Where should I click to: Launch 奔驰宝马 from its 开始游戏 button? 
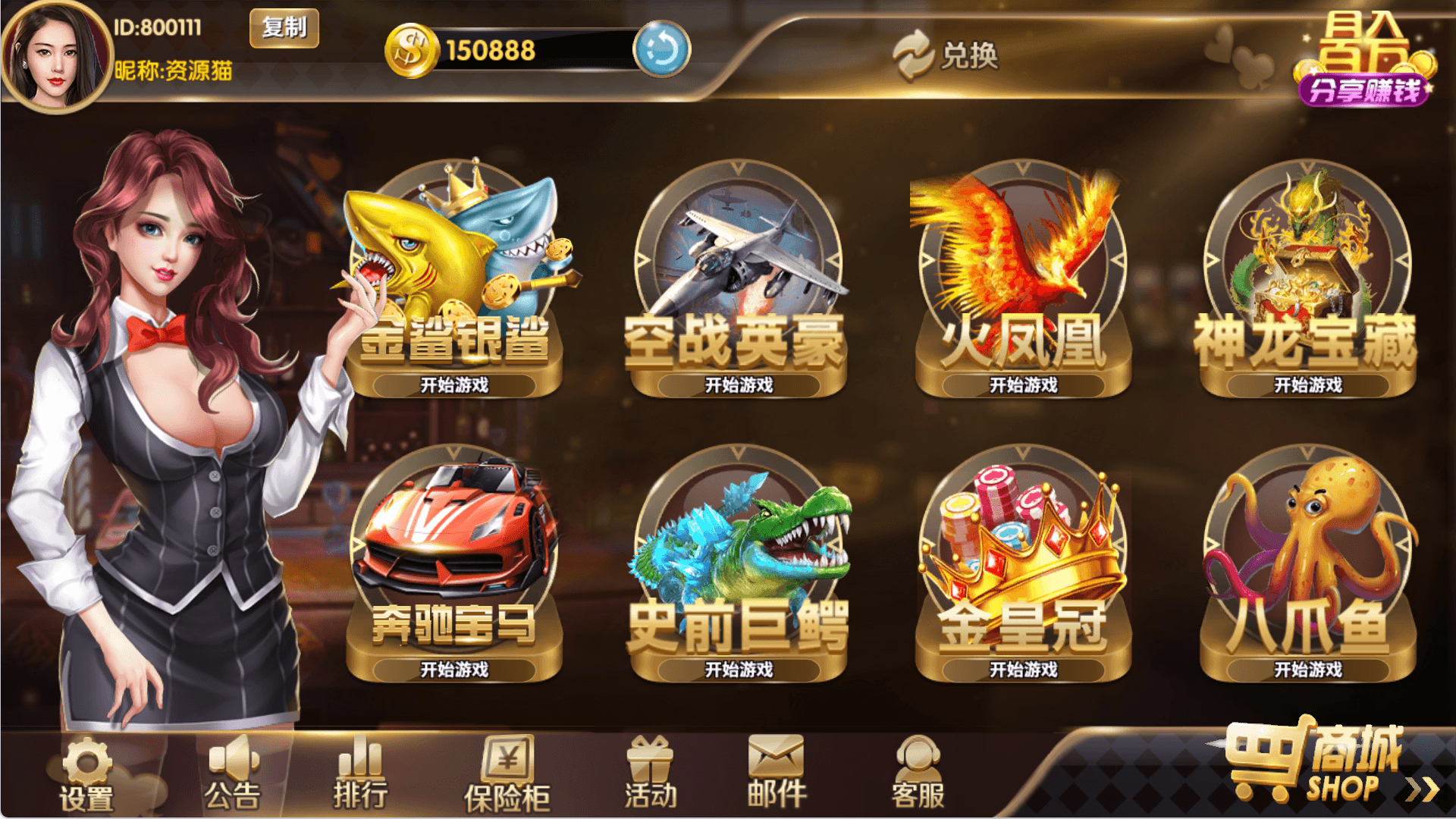pos(455,670)
